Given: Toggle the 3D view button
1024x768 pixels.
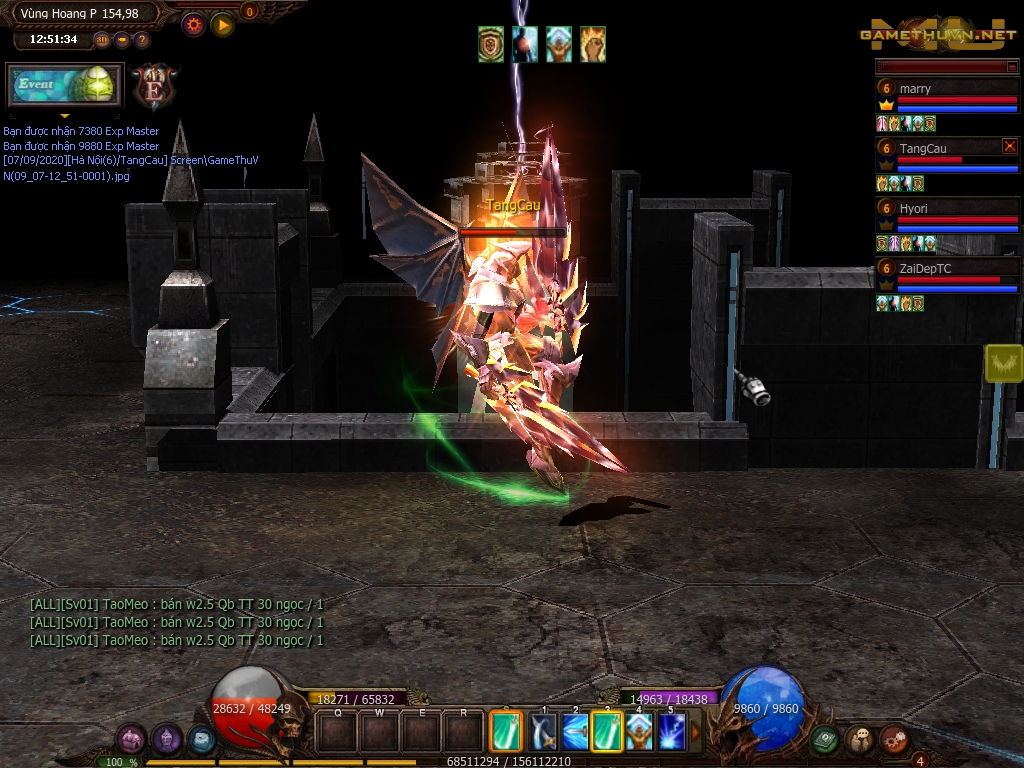Looking at the screenshot, I should pos(102,40).
